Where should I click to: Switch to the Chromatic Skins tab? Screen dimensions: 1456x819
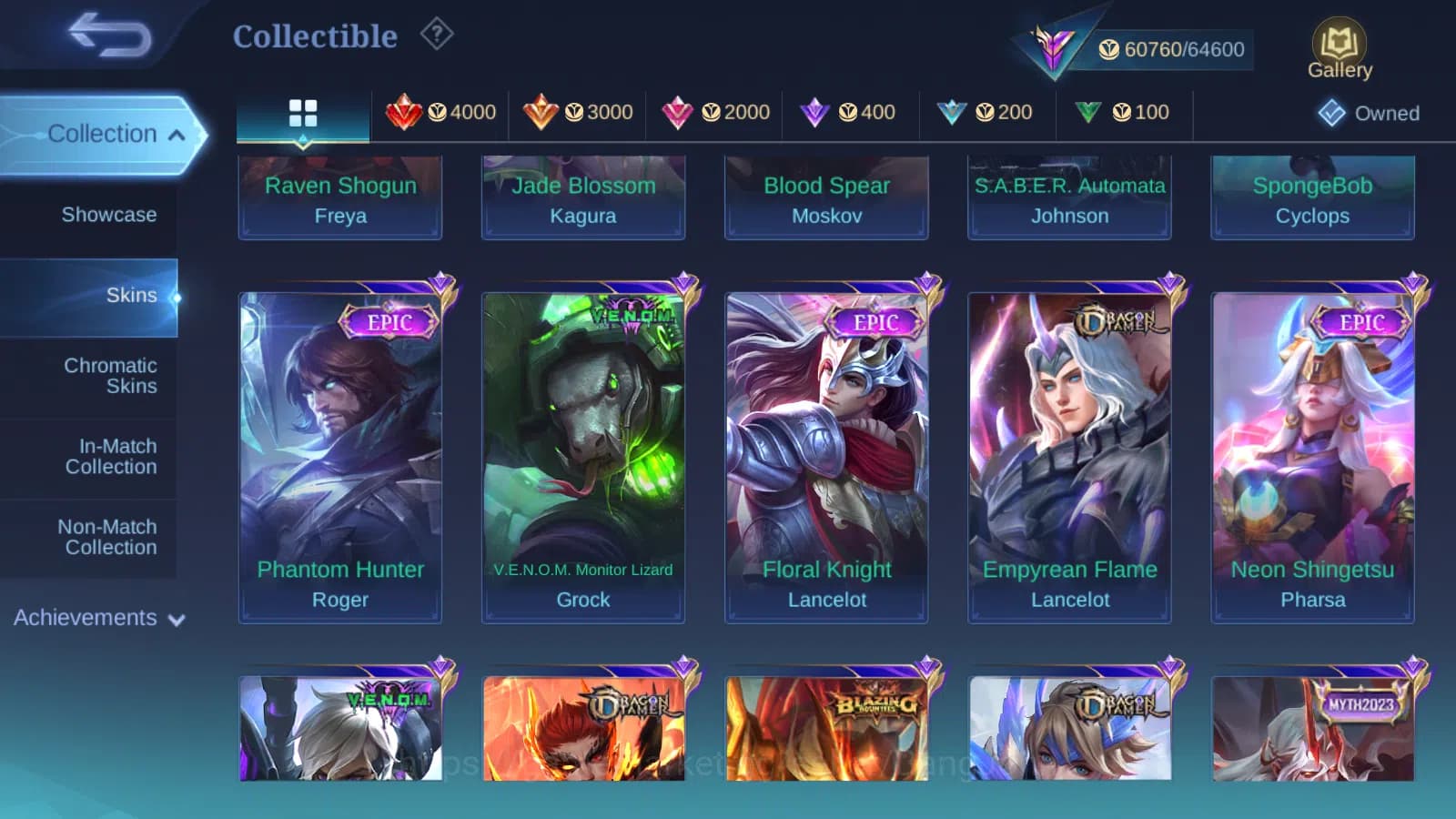coord(109,375)
